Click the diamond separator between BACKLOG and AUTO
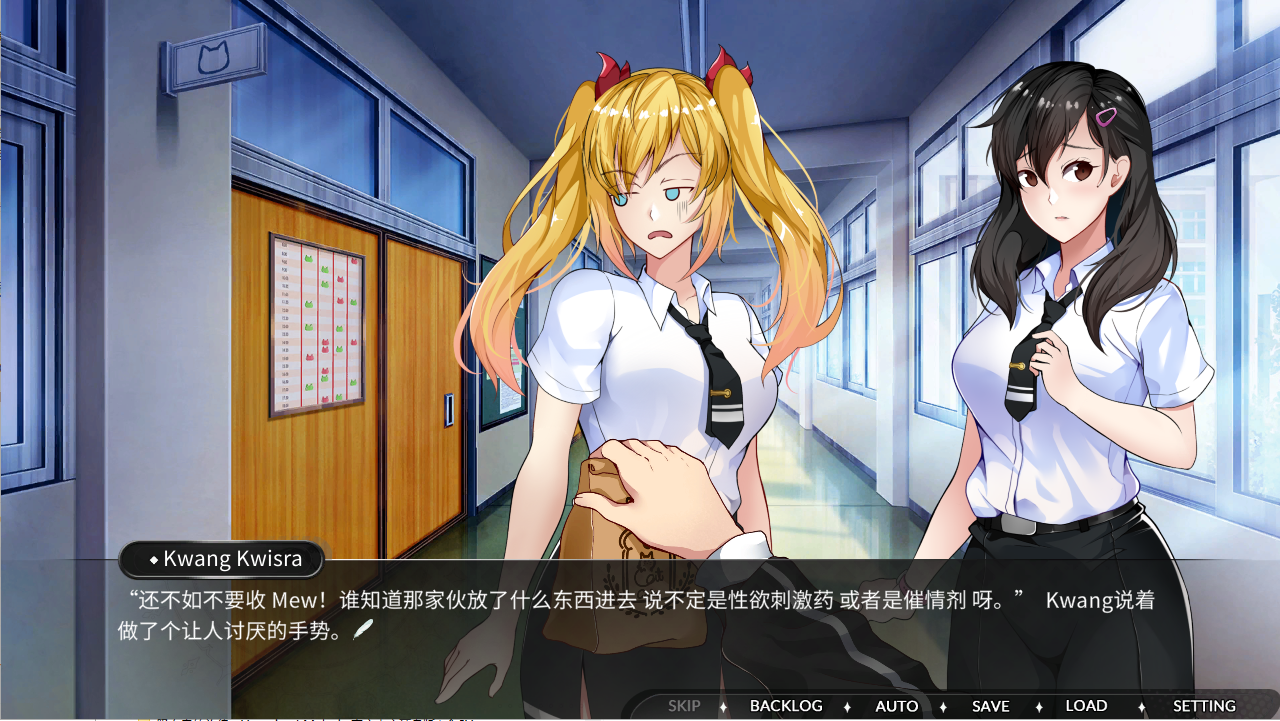The image size is (1280, 721). coord(846,705)
